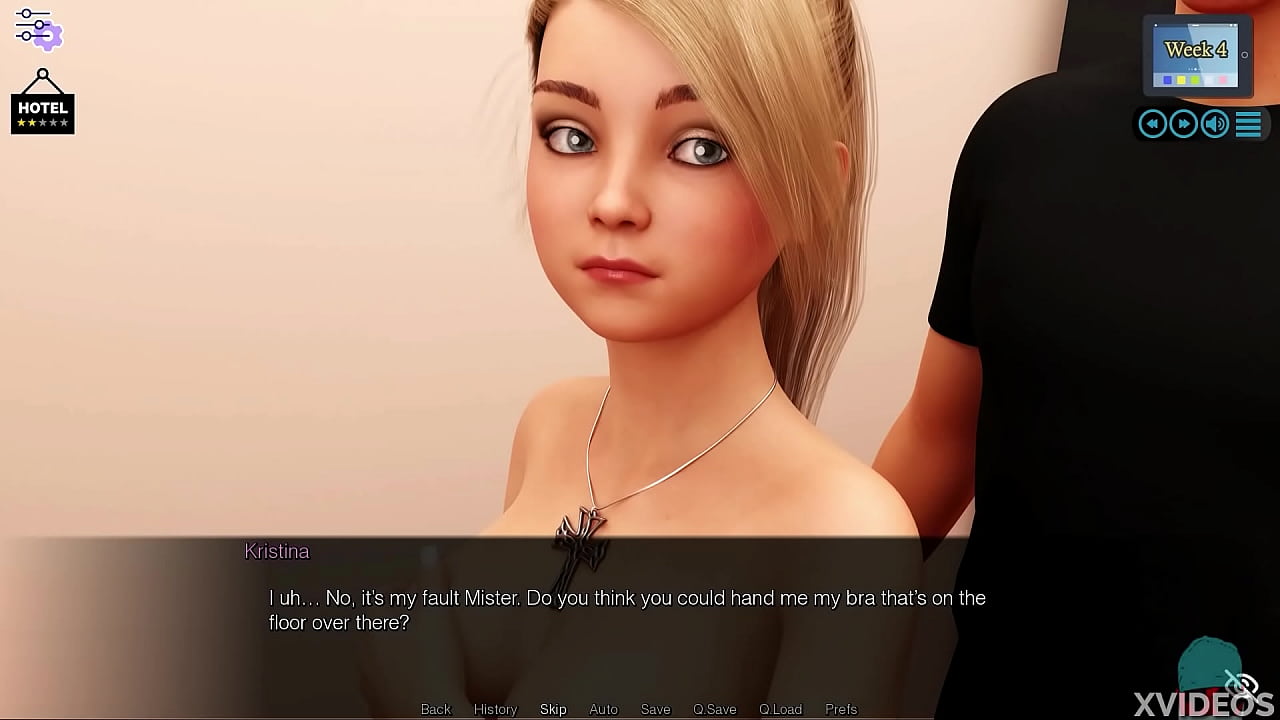Click the next music track button
This screenshot has width=1280, height=720.
click(1184, 124)
